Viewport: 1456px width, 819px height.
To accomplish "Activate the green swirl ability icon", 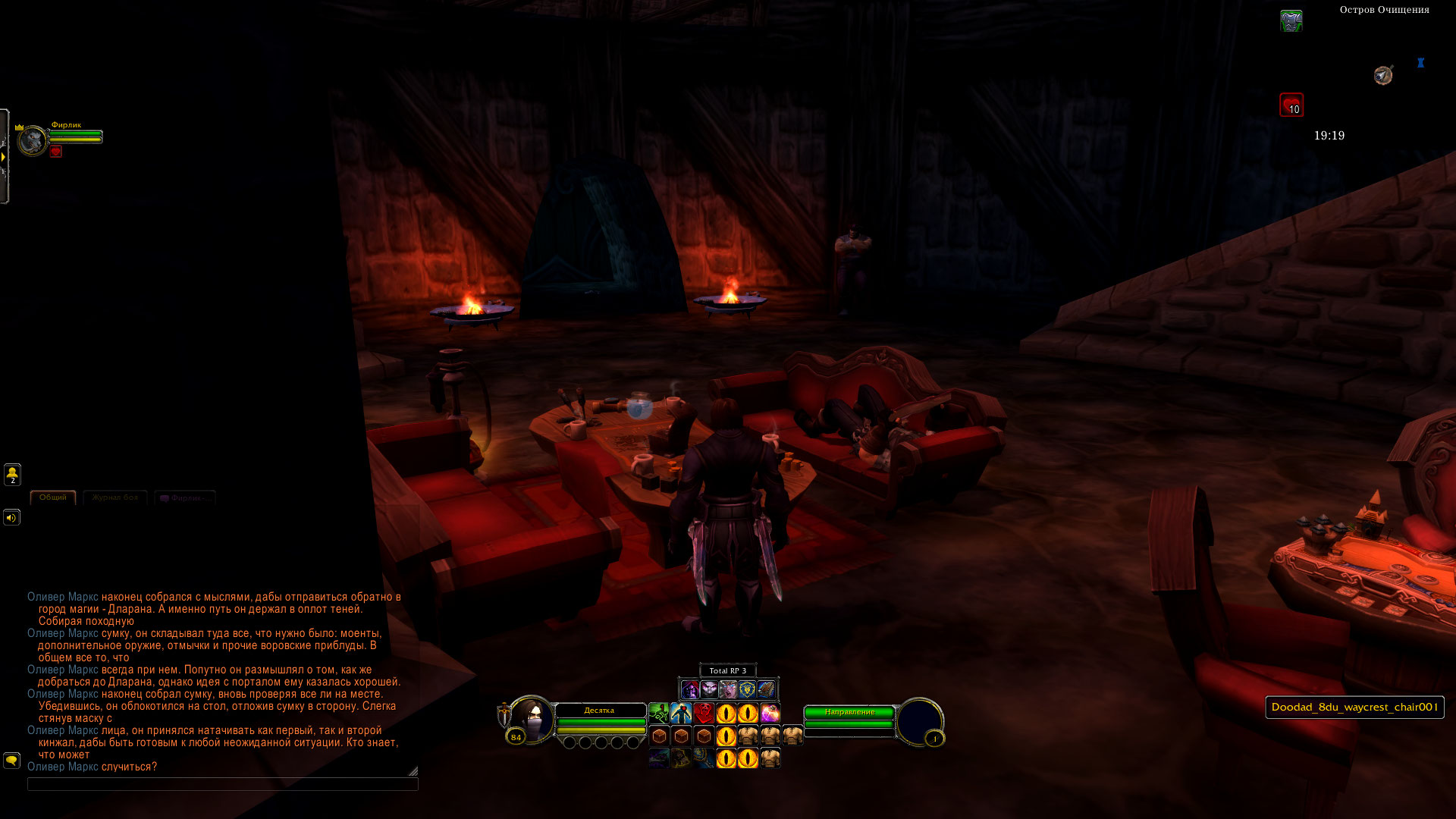I will (x=659, y=714).
